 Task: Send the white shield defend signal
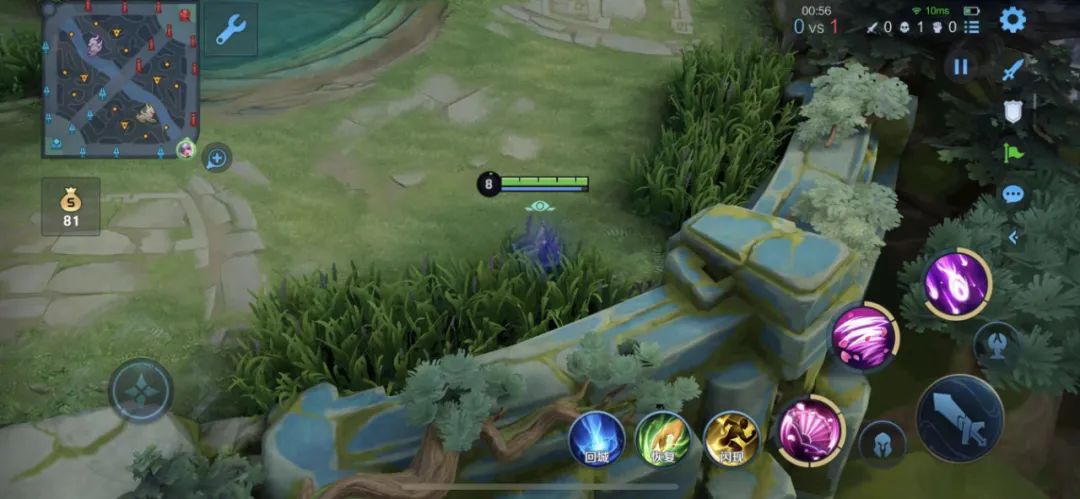pyautogui.click(x=1013, y=111)
